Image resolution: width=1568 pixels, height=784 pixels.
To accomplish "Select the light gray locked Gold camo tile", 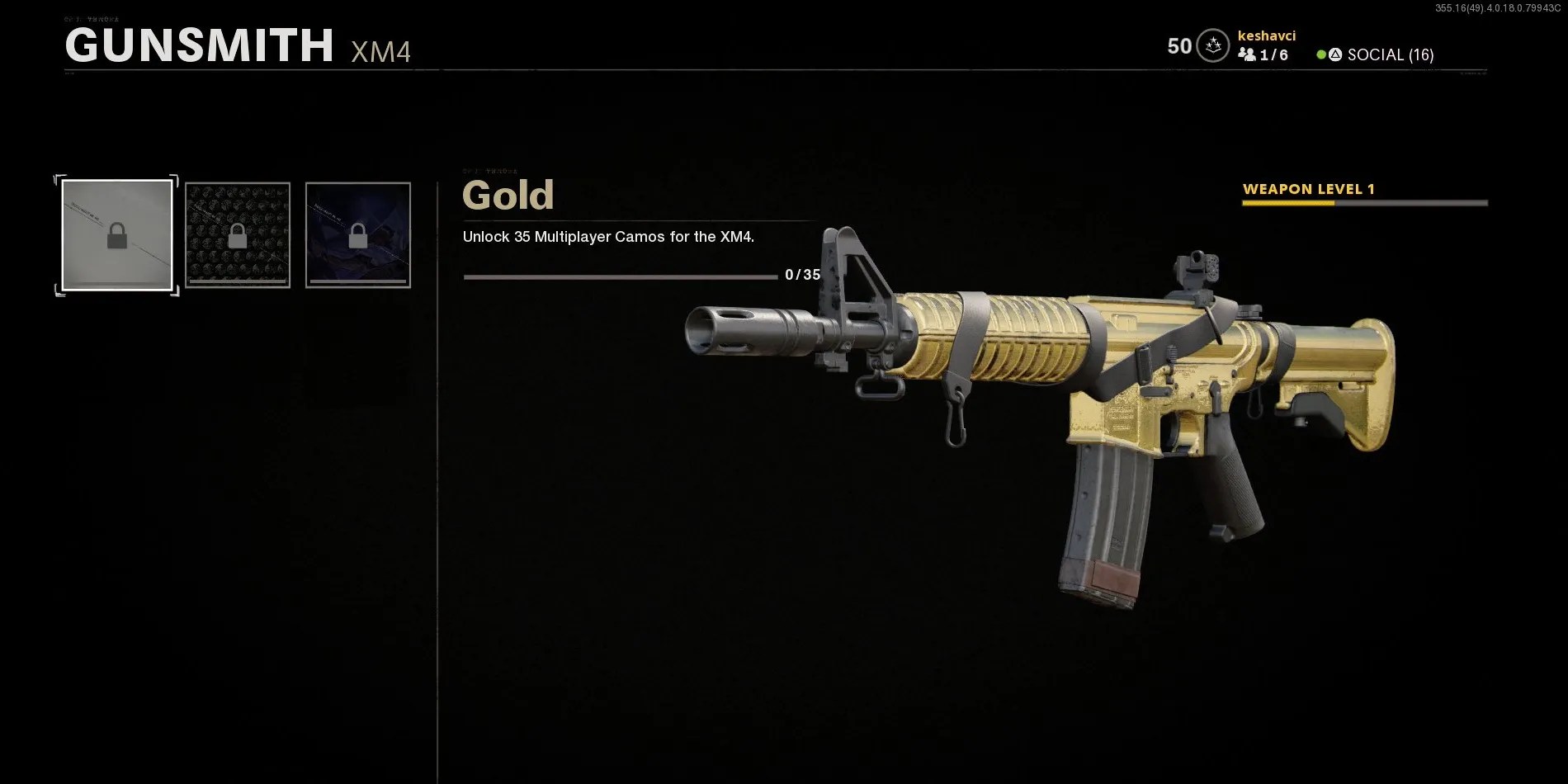I will click(x=117, y=235).
